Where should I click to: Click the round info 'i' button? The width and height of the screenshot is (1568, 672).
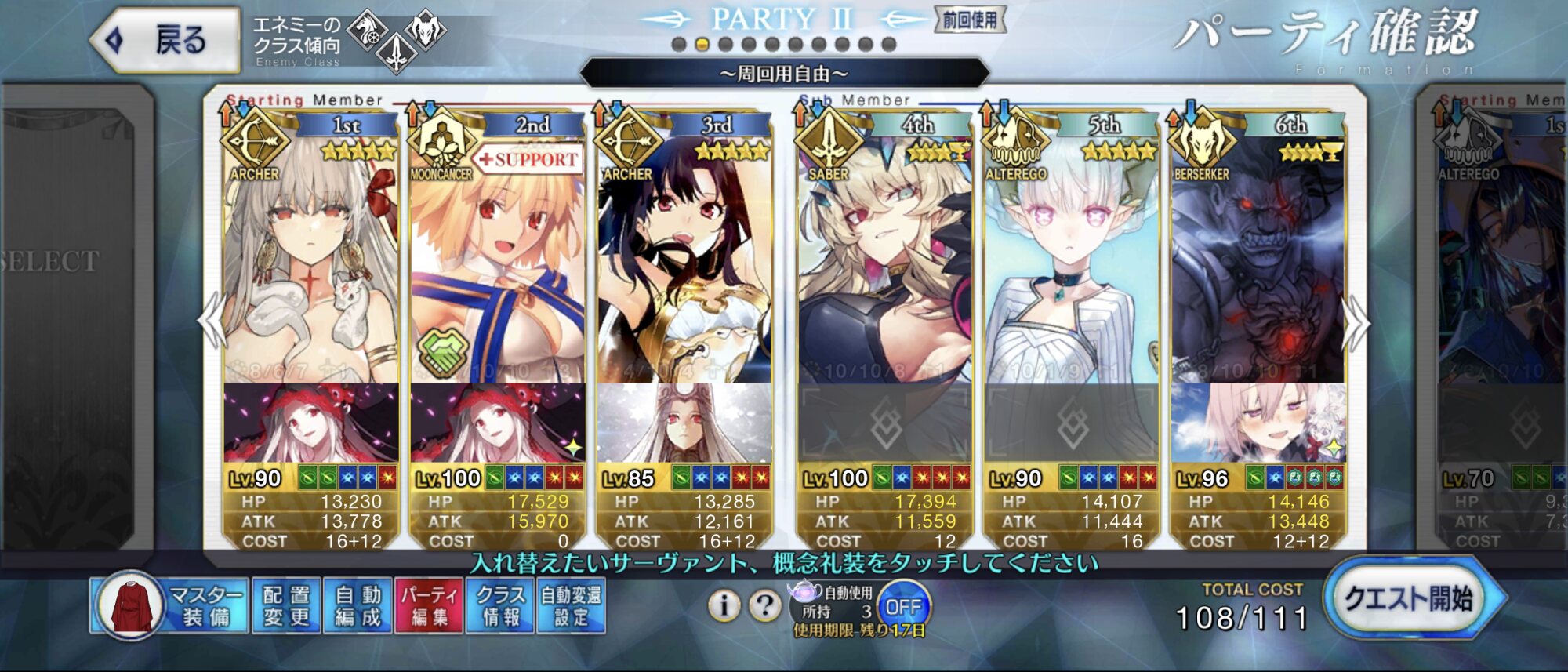click(723, 605)
